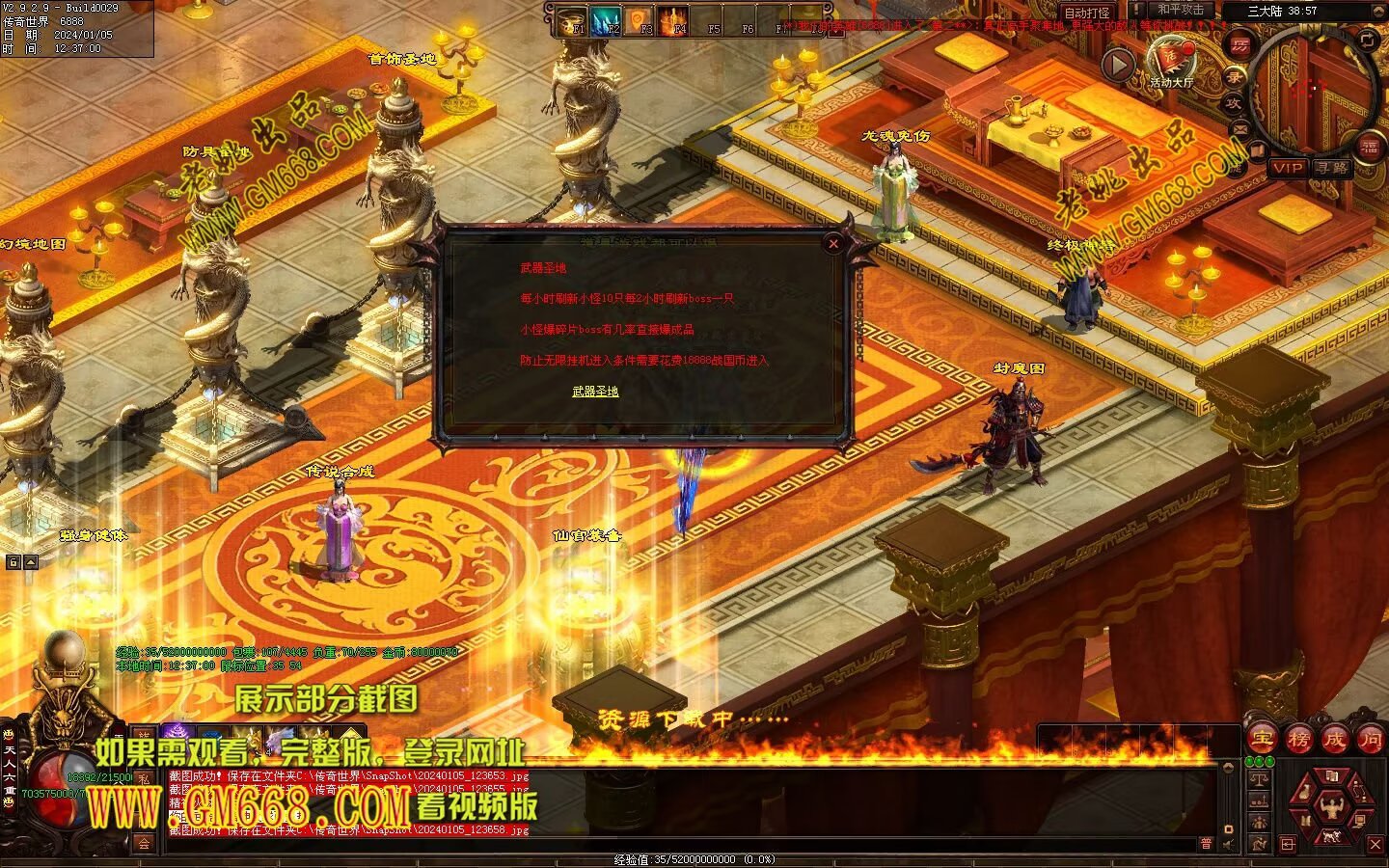The width and height of the screenshot is (1389, 868).
Task: Open the 问 help orb
Action: coord(1370,740)
